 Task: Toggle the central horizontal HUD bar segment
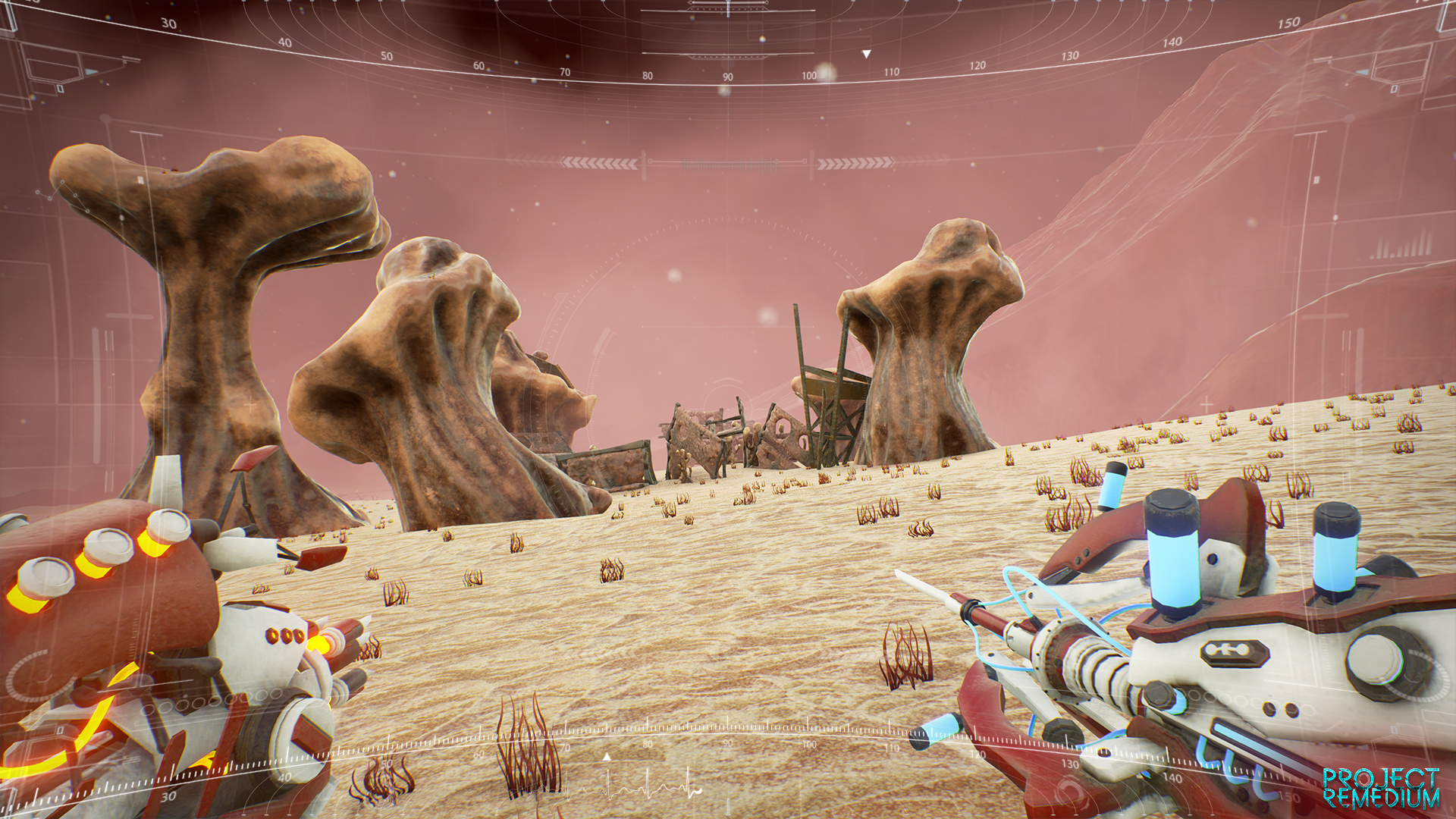(x=728, y=162)
